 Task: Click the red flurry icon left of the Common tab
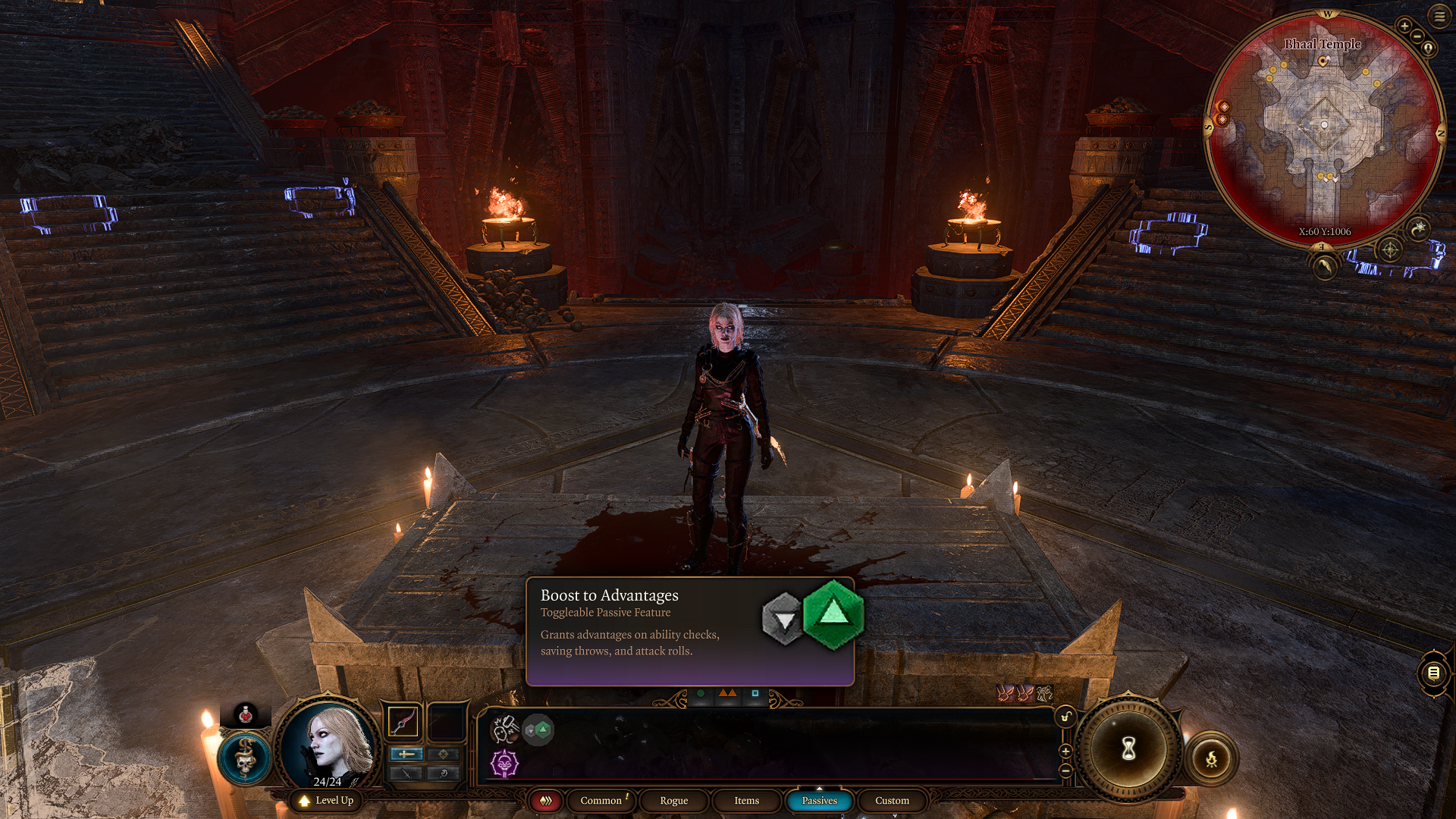(547, 800)
